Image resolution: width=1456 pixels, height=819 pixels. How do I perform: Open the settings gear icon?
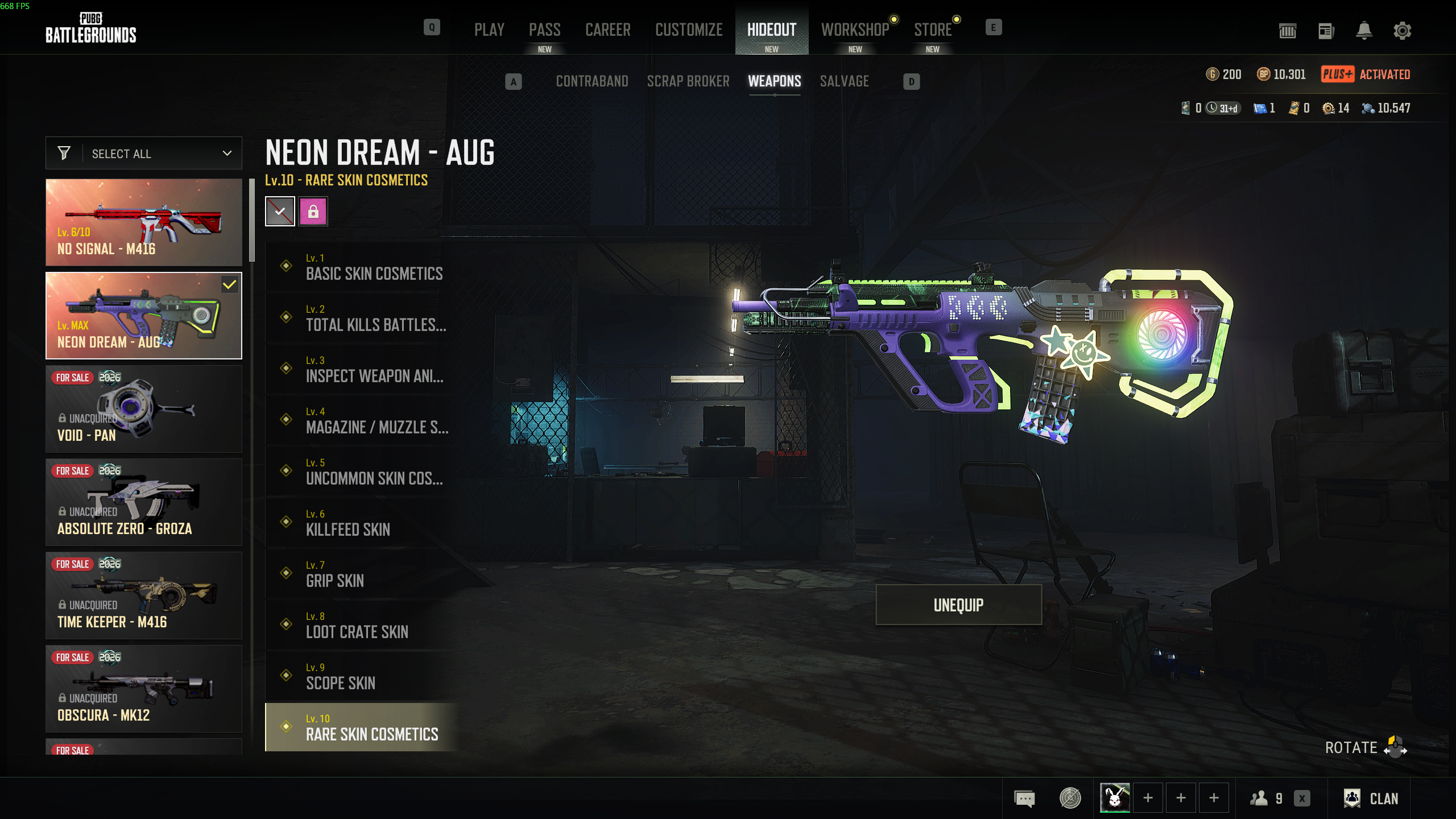[x=1402, y=31]
